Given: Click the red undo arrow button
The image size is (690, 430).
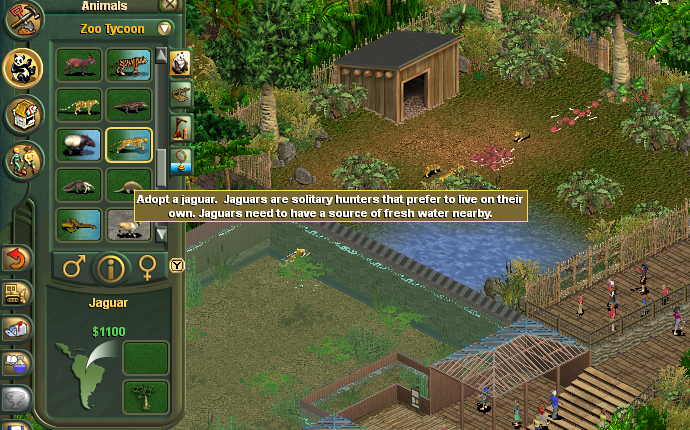Looking at the screenshot, I should coord(16,258).
